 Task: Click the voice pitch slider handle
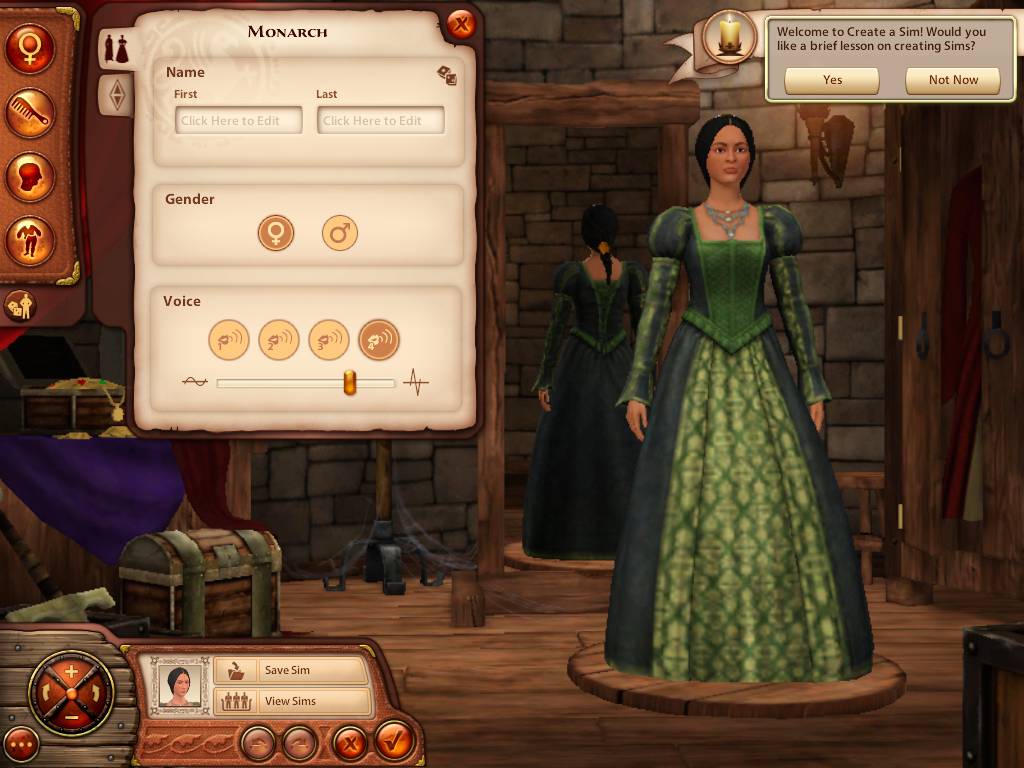350,382
